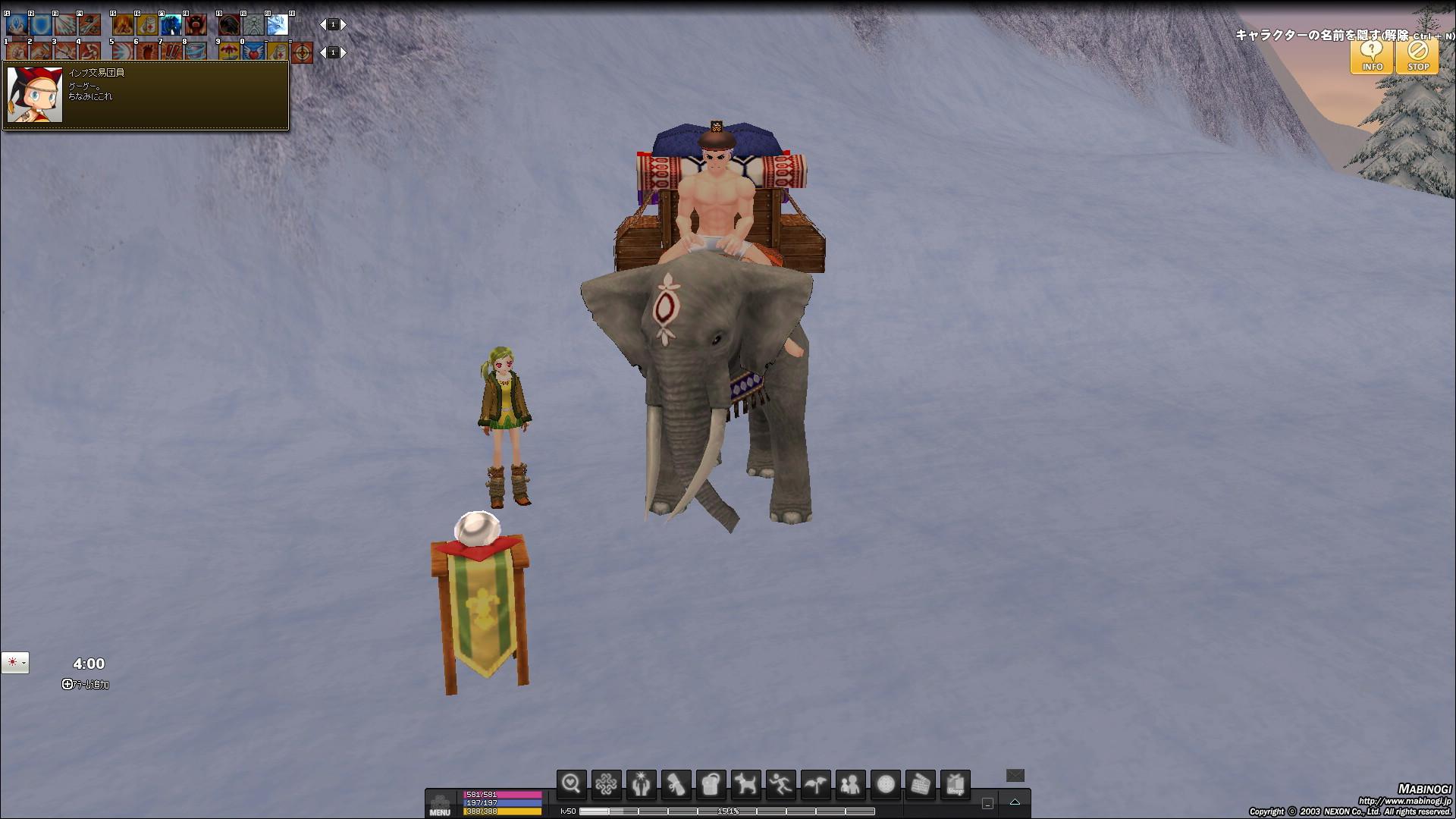The width and height of the screenshot is (1456, 819).
Task: Open the gift box Shop icon
Action: 955,784
